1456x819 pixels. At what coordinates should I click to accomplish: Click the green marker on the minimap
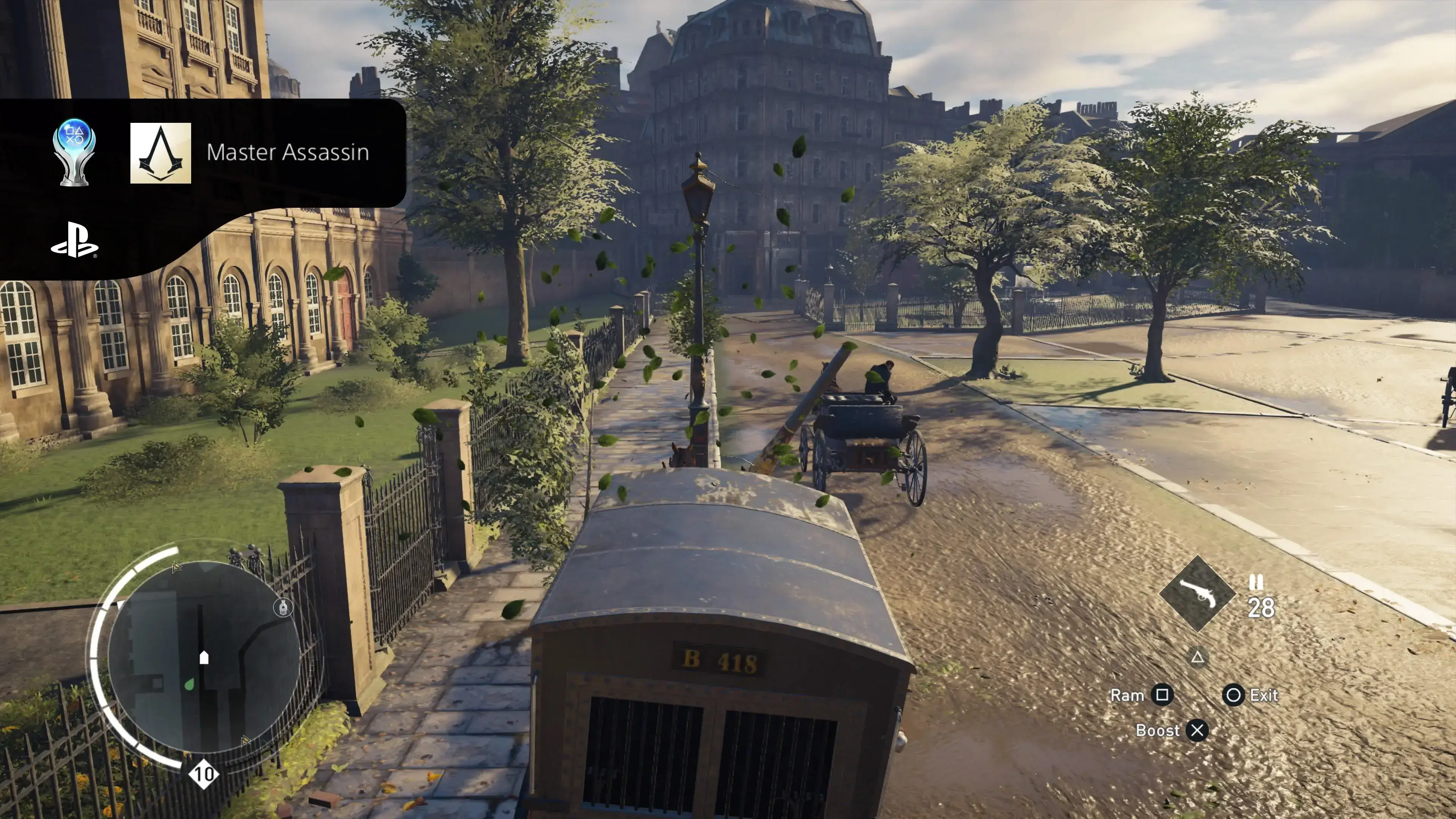189,684
